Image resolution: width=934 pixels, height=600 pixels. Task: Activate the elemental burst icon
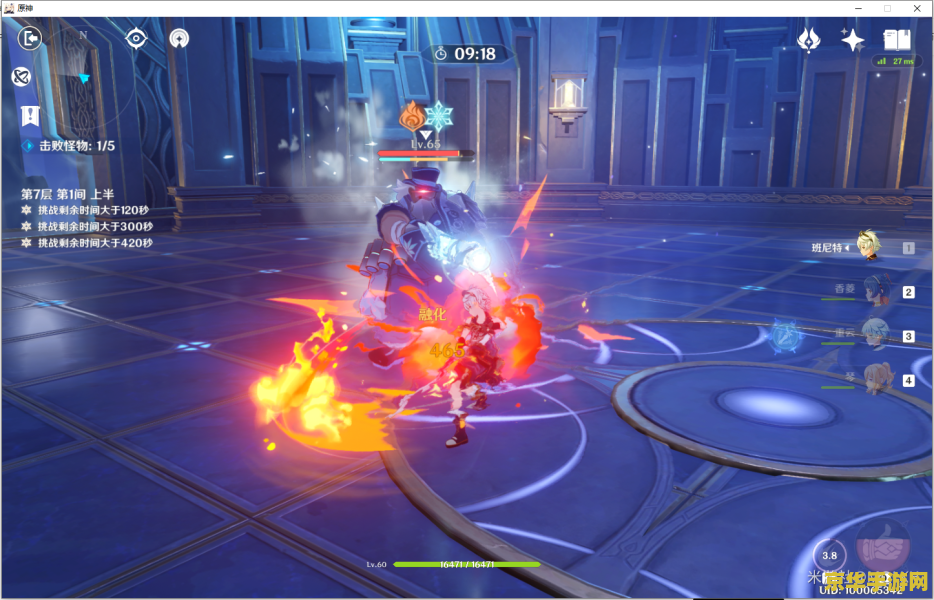(x=885, y=547)
